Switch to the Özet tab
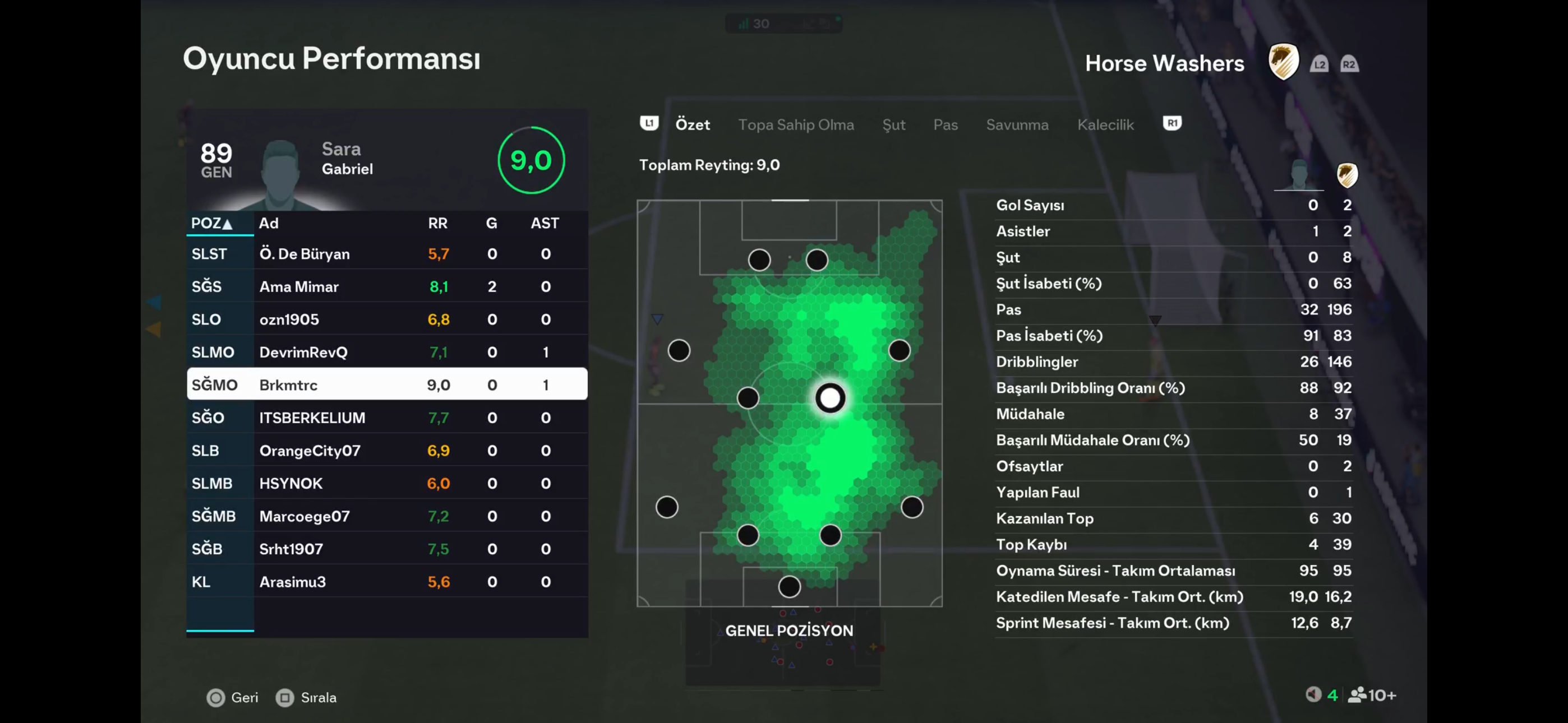 coord(692,125)
